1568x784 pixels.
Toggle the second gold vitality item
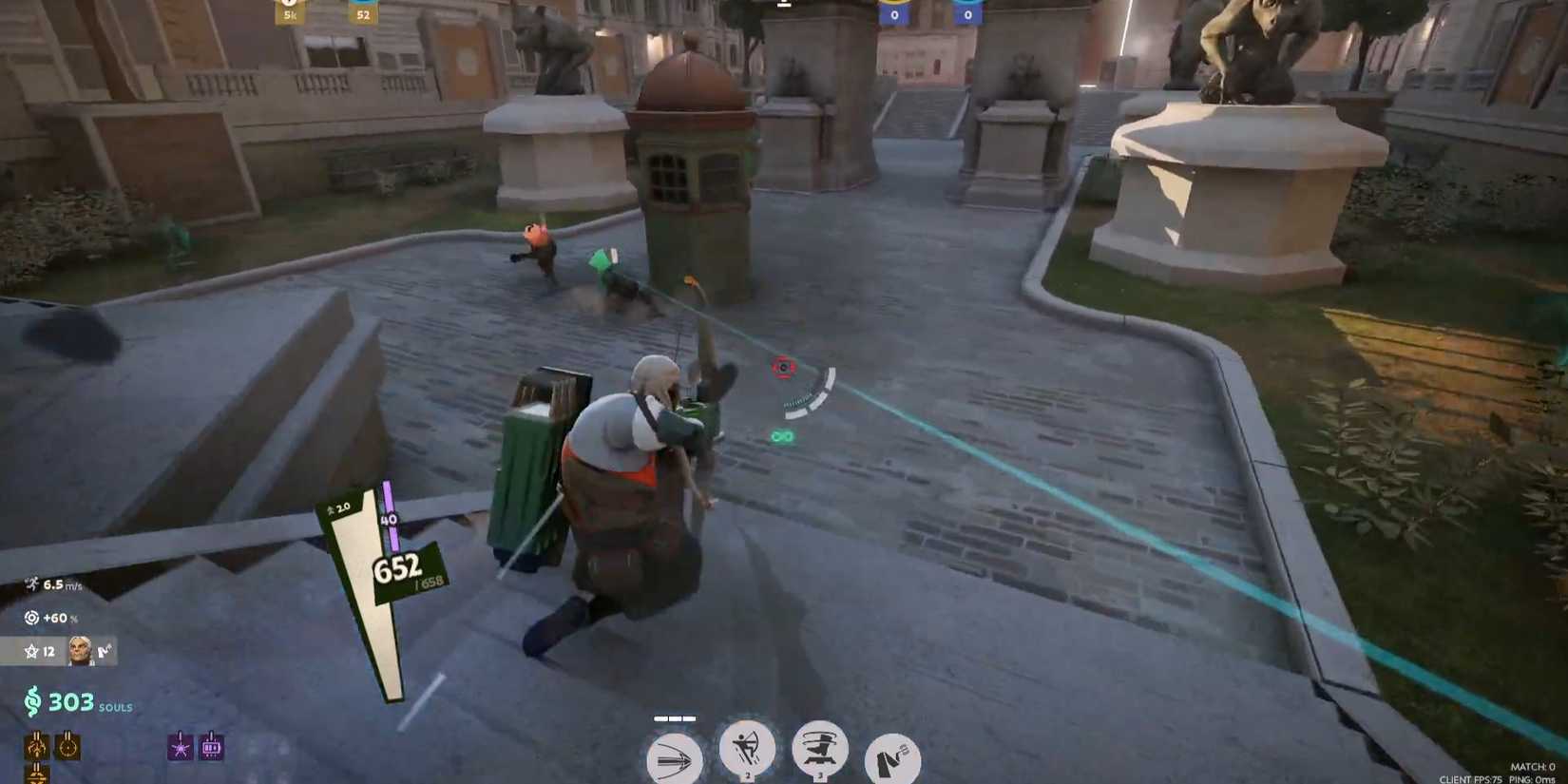pos(68,746)
